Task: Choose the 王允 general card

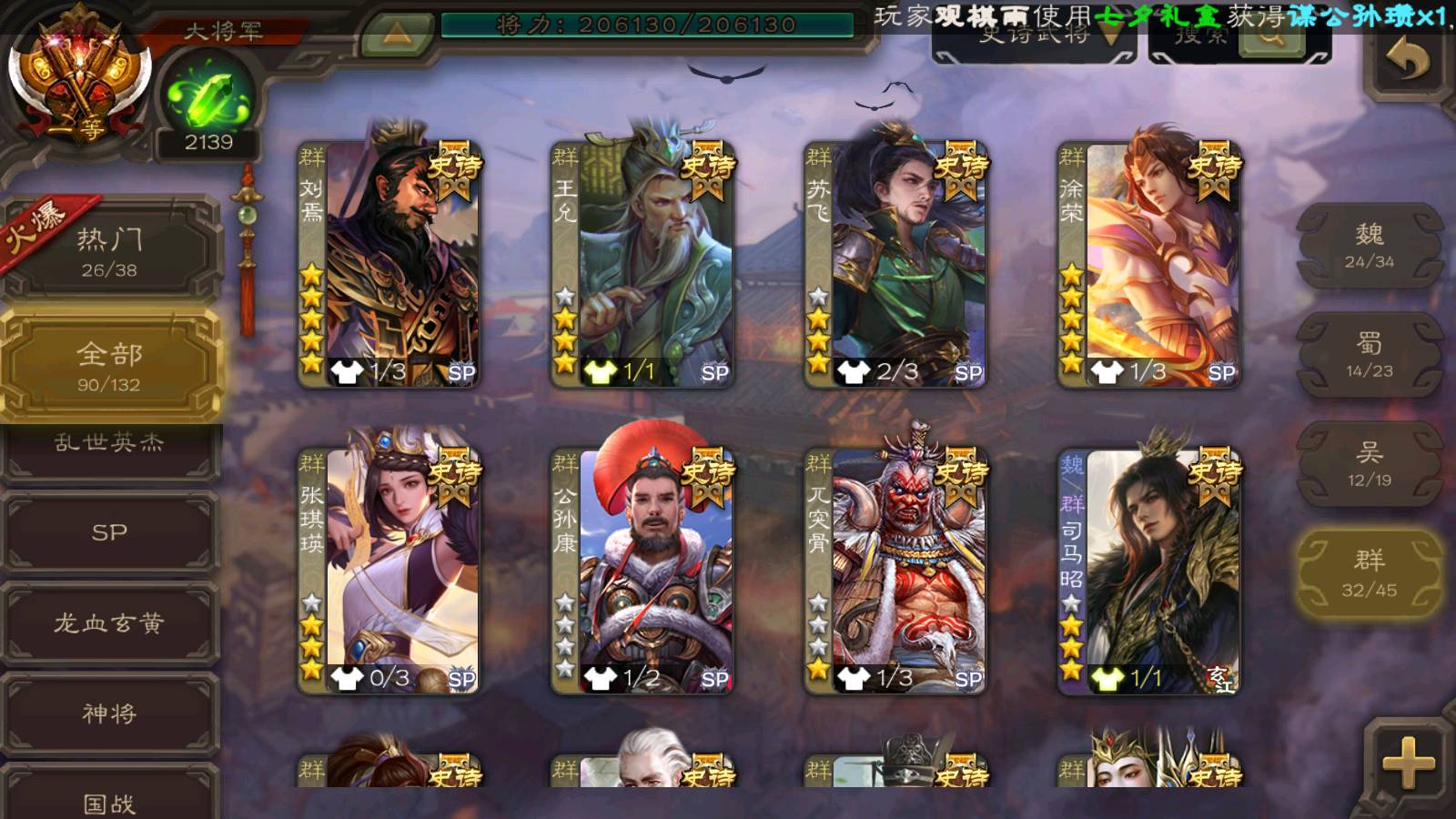Action: click(x=642, y=264)
